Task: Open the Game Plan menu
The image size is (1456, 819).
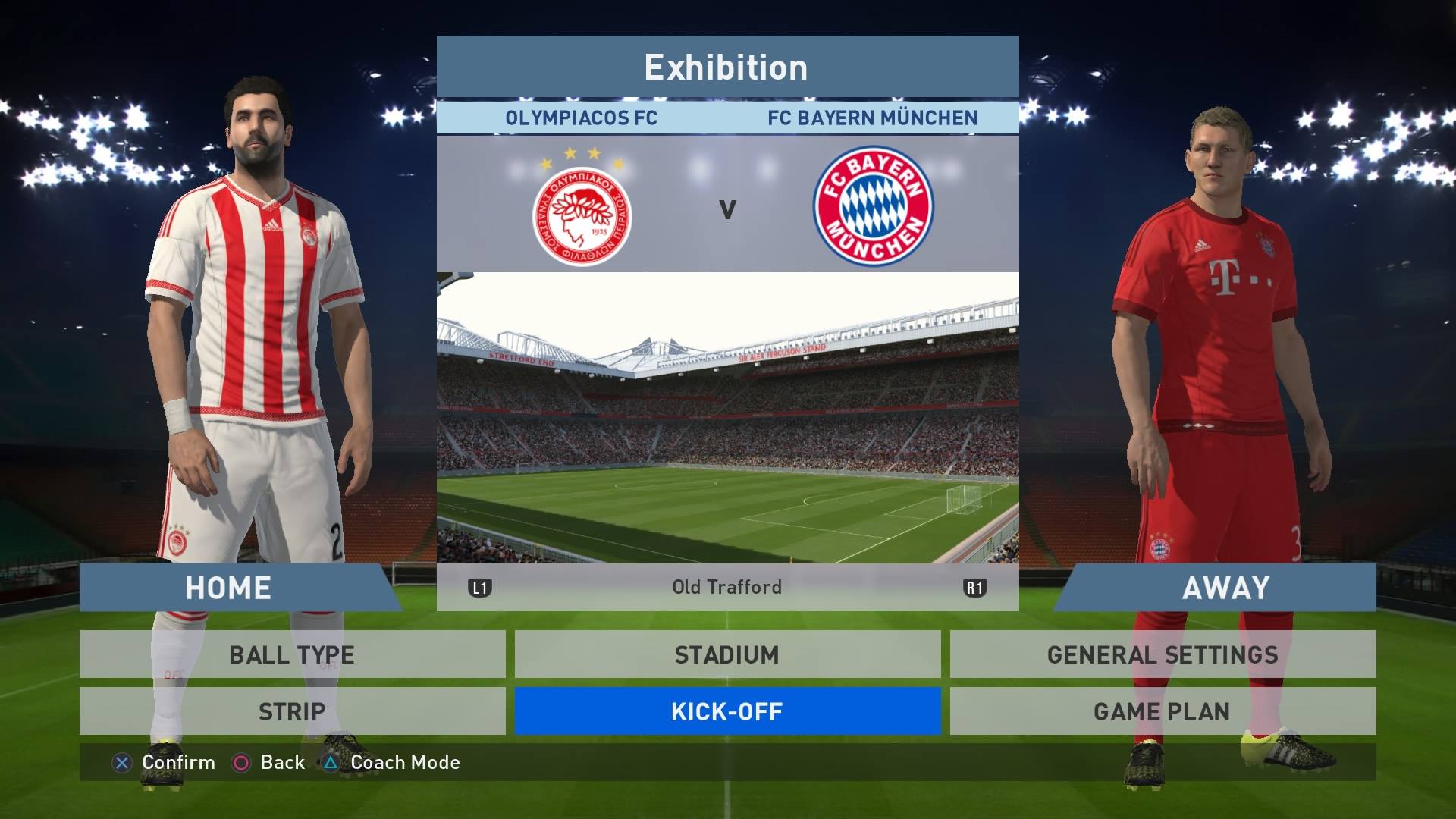Action: [1163, 711]
